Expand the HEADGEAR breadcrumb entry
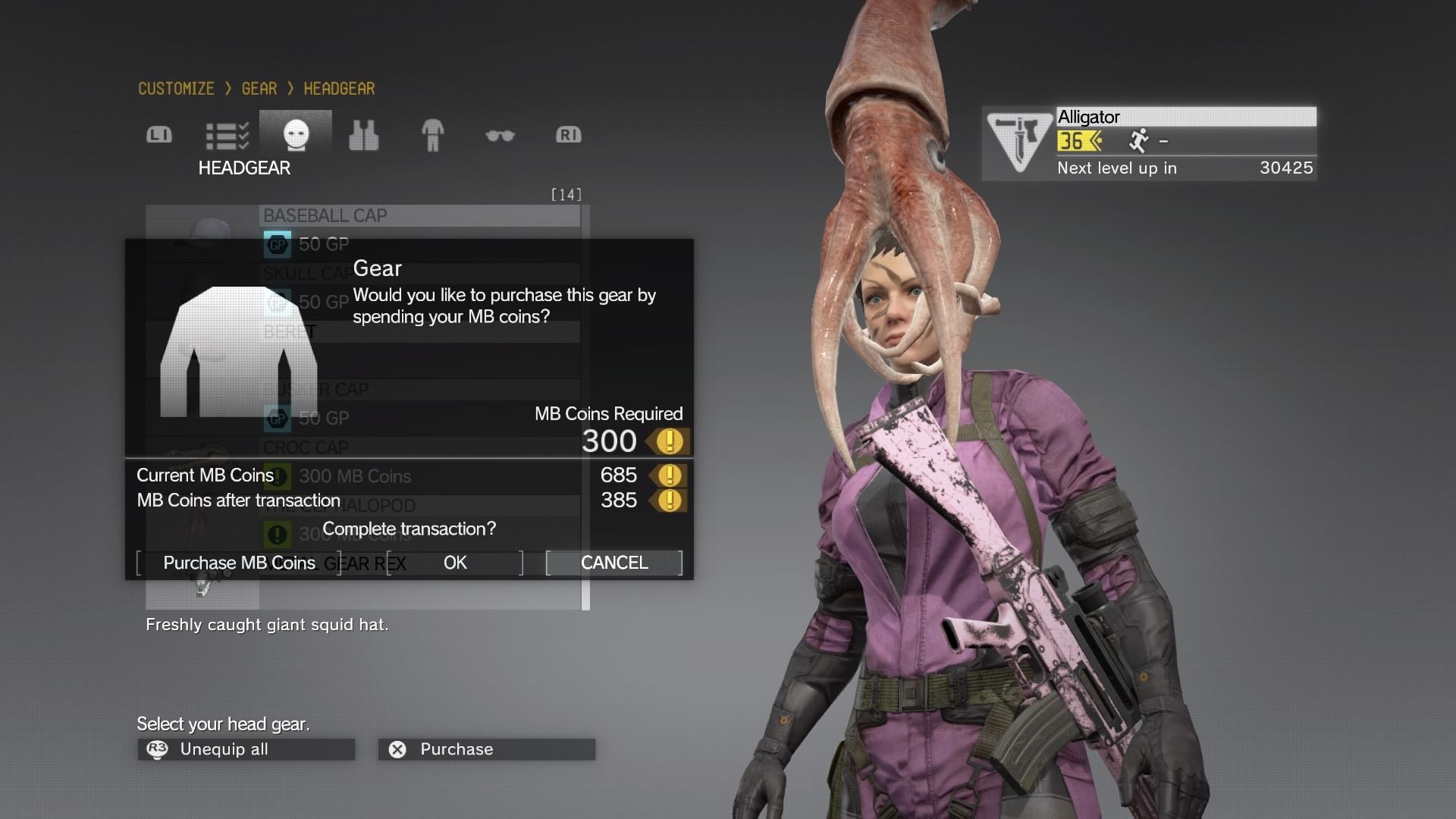The width and height of the screenshot is (1456, 819). click(339, 88)
